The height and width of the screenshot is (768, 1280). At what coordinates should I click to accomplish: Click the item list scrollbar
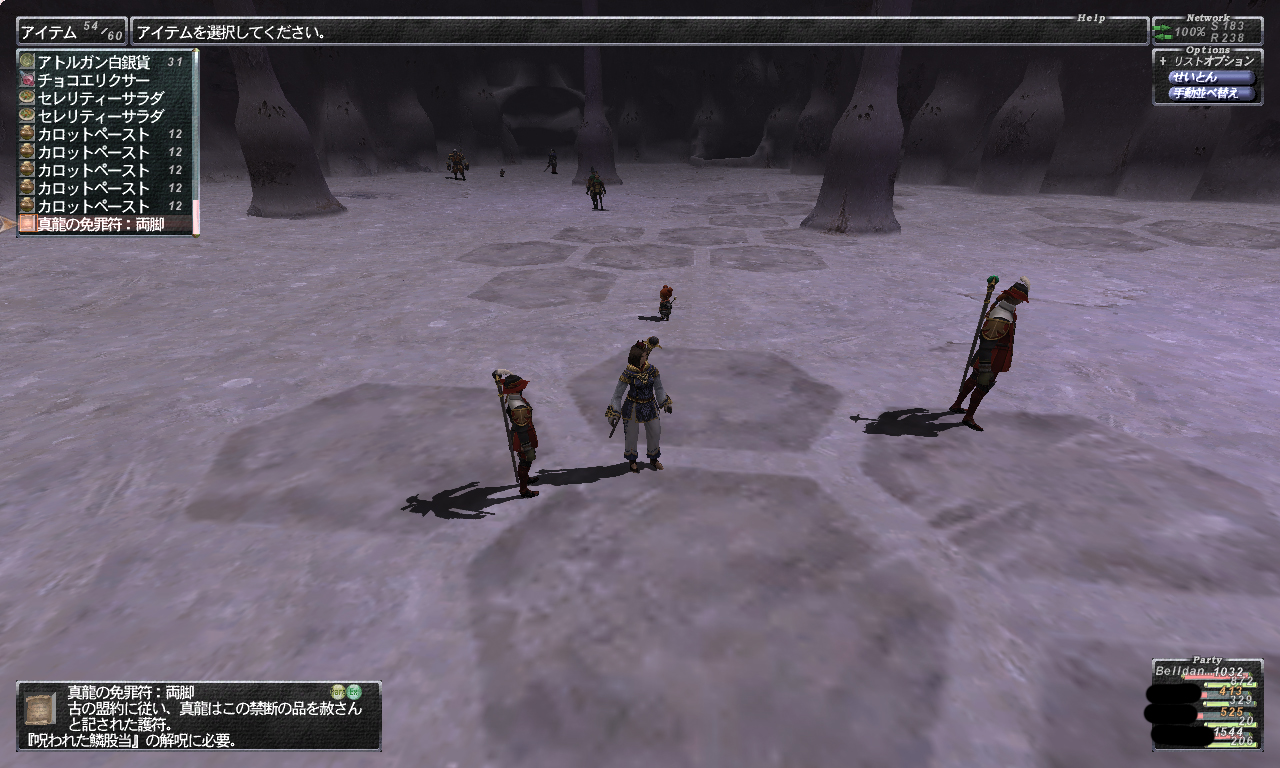(196, 140)
